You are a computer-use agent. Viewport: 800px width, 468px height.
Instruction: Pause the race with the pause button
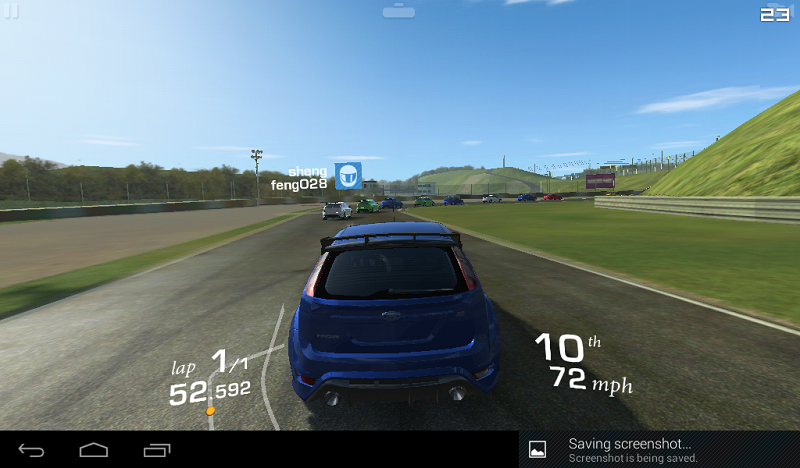pyautogui.click(x=12, y=11)
